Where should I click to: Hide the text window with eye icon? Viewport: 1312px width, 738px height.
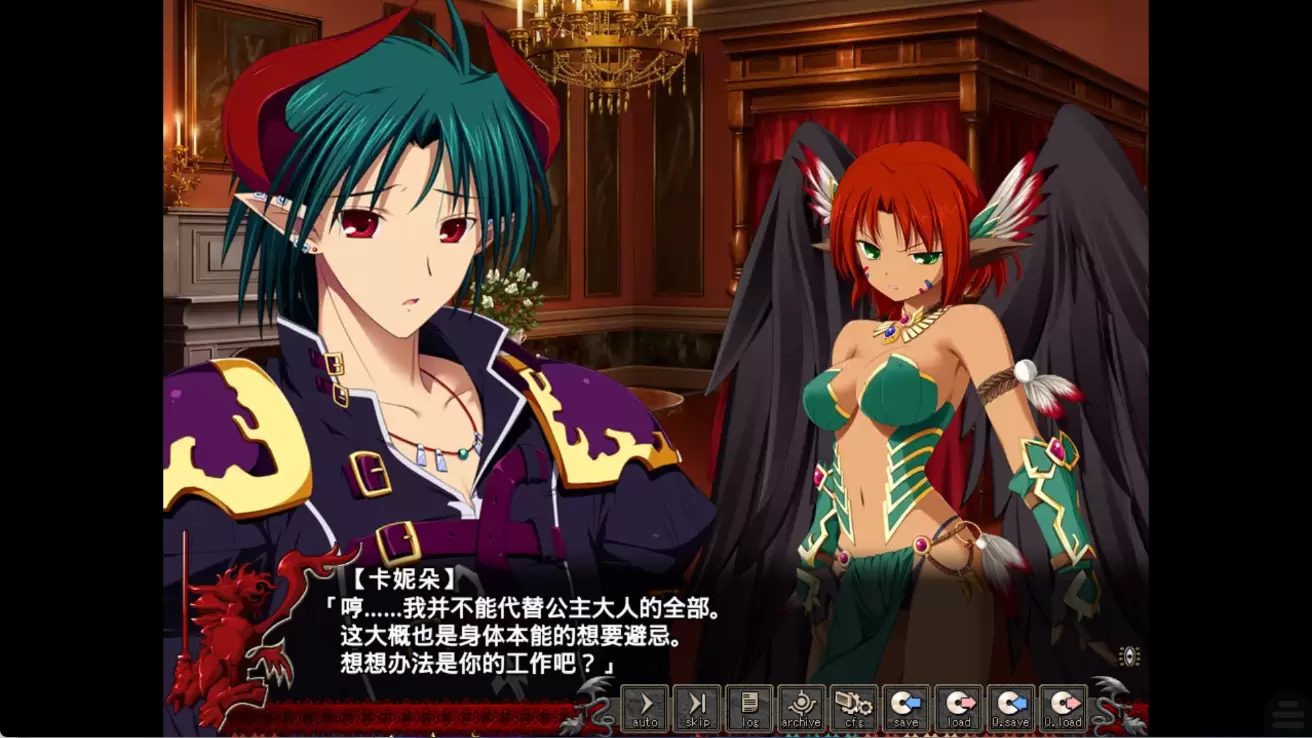pyautogui.click(x=1129, y=656)
